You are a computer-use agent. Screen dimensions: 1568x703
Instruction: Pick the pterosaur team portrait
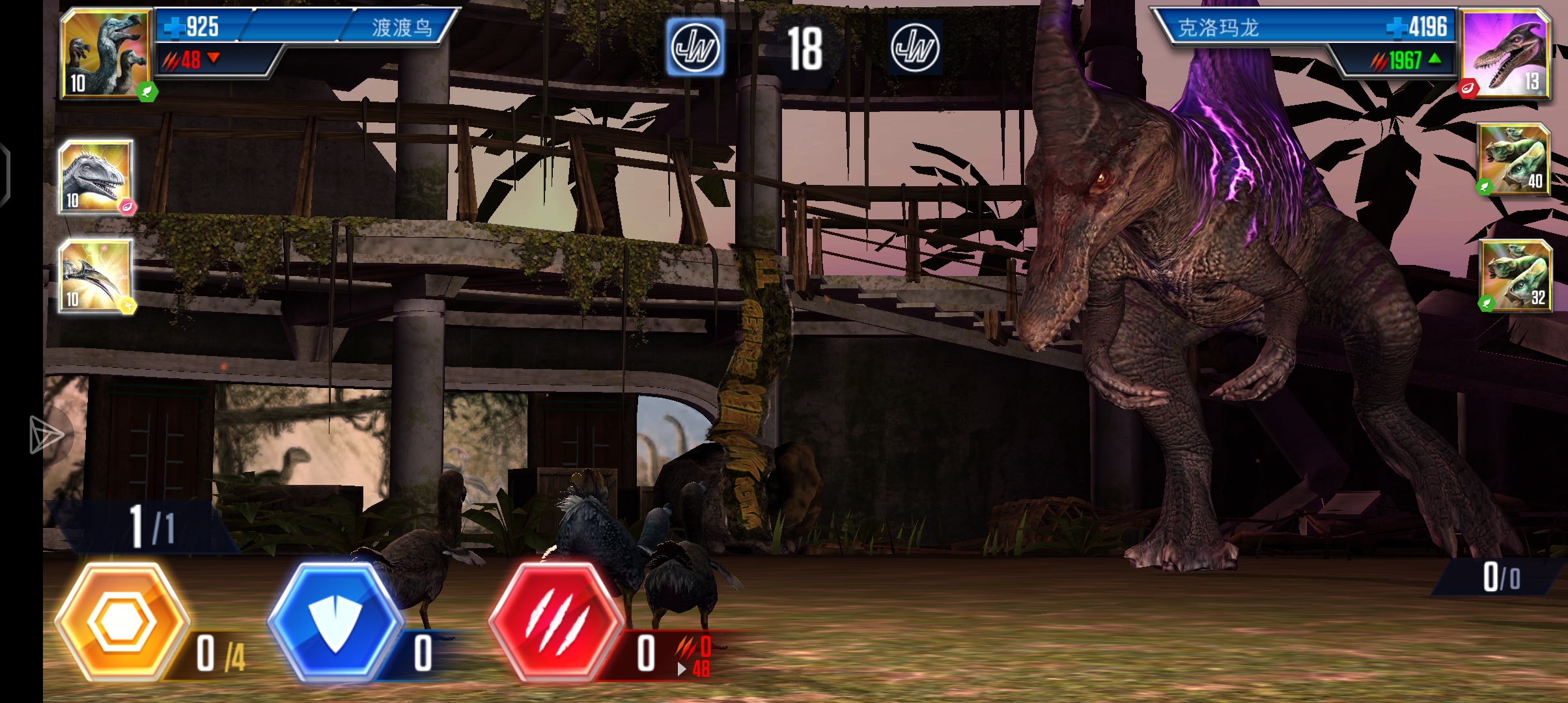(x=96, y=275)
